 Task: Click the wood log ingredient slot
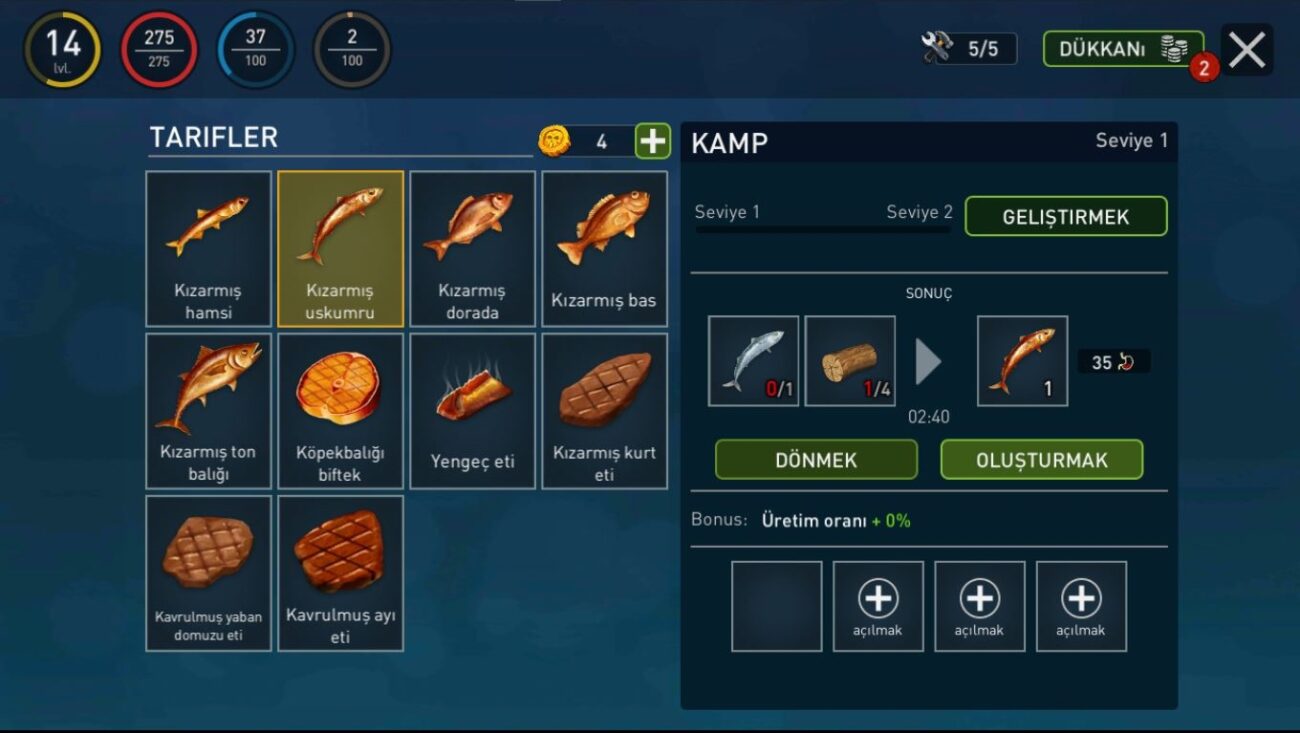849,361
